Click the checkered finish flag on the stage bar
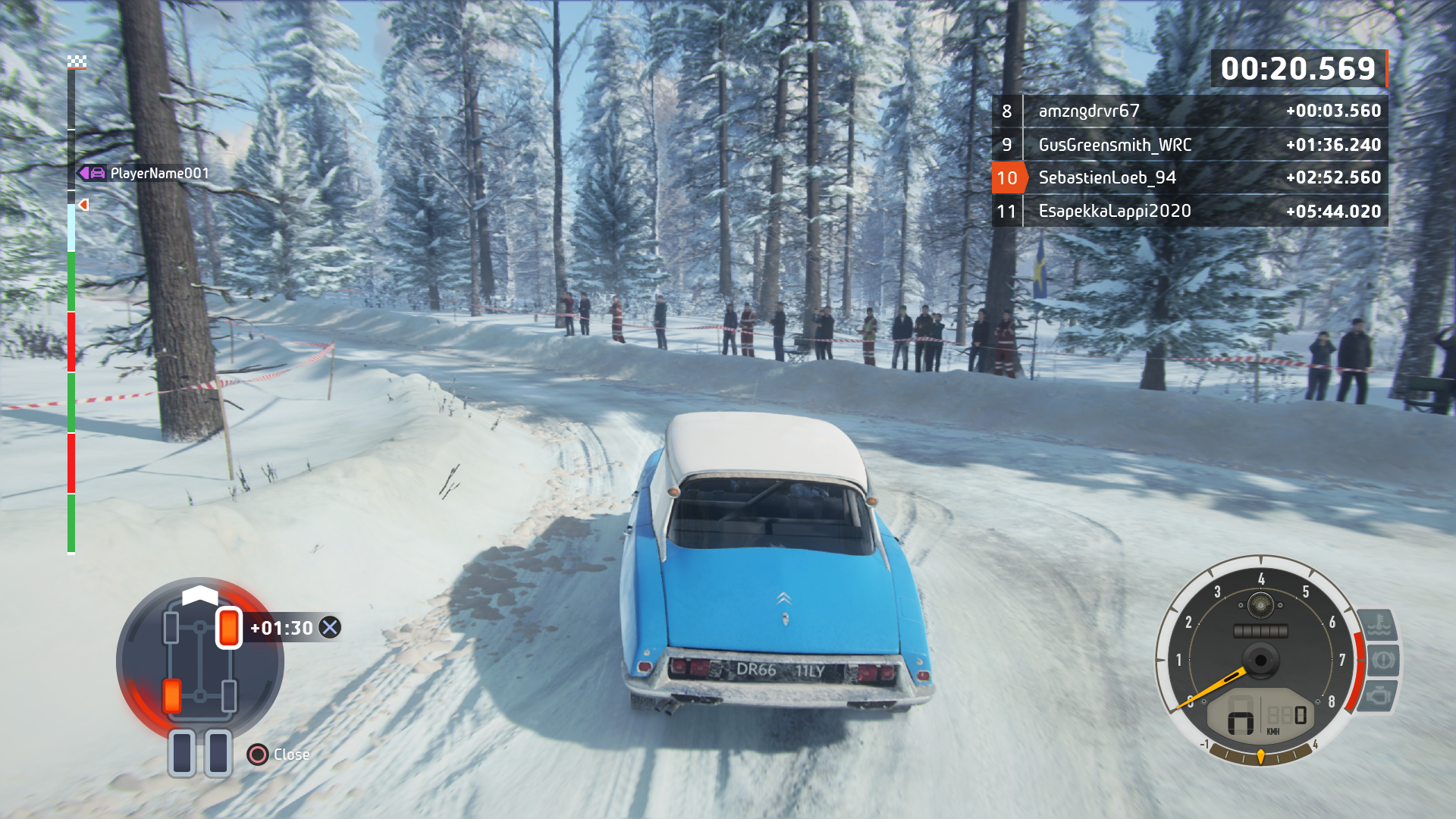 (77, 61)
